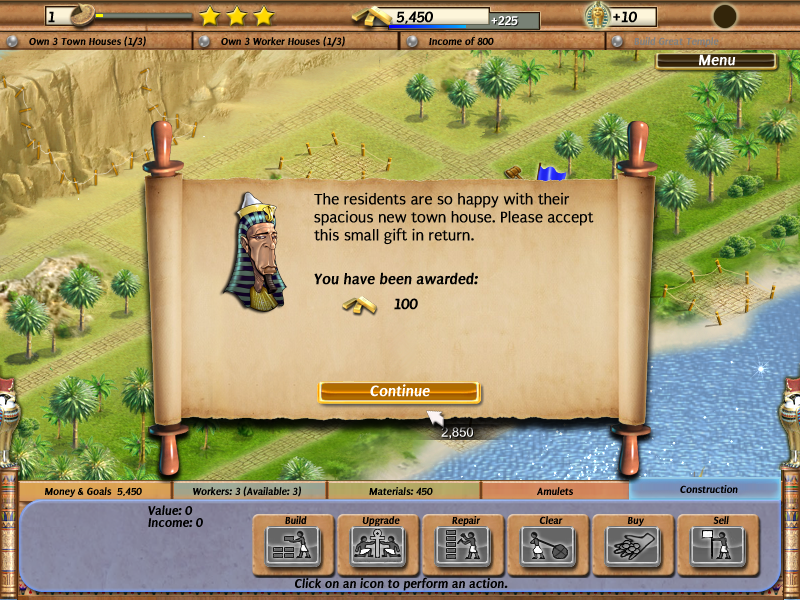The width and height of the screenshot is (800, 600).
Task: Open the Menu button
Action: coord(716,61)
